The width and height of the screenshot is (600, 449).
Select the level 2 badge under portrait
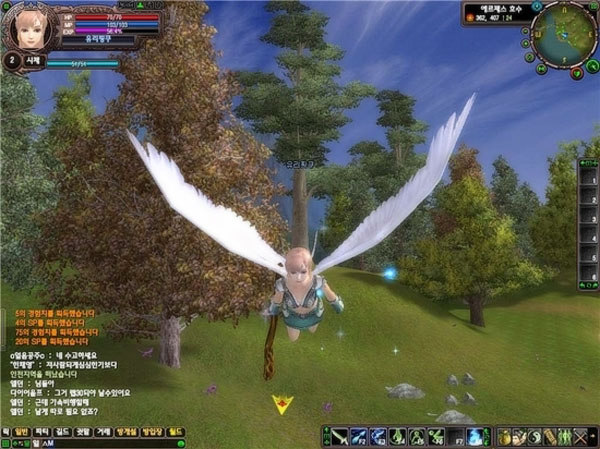coord(11,61)
